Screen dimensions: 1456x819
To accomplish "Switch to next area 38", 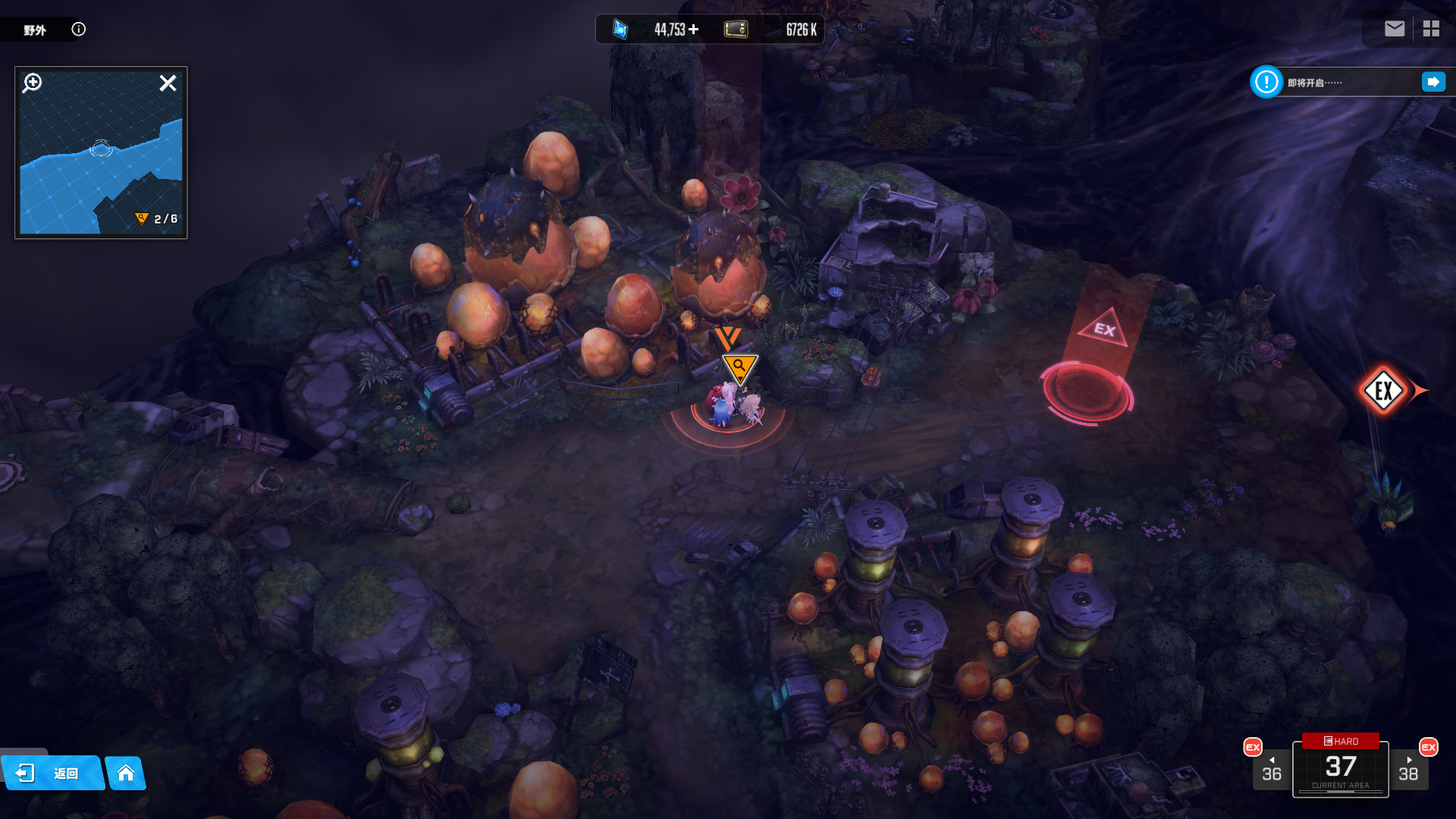I will 1408,770.
